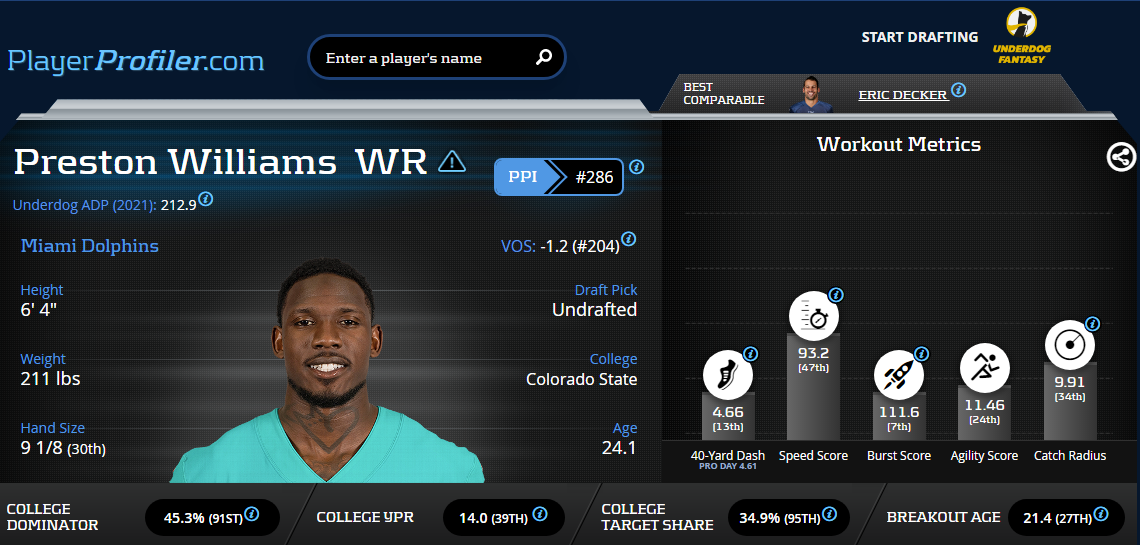
Task: Select the Burst Score rocket icon
Action: click(x=898, y=376)
